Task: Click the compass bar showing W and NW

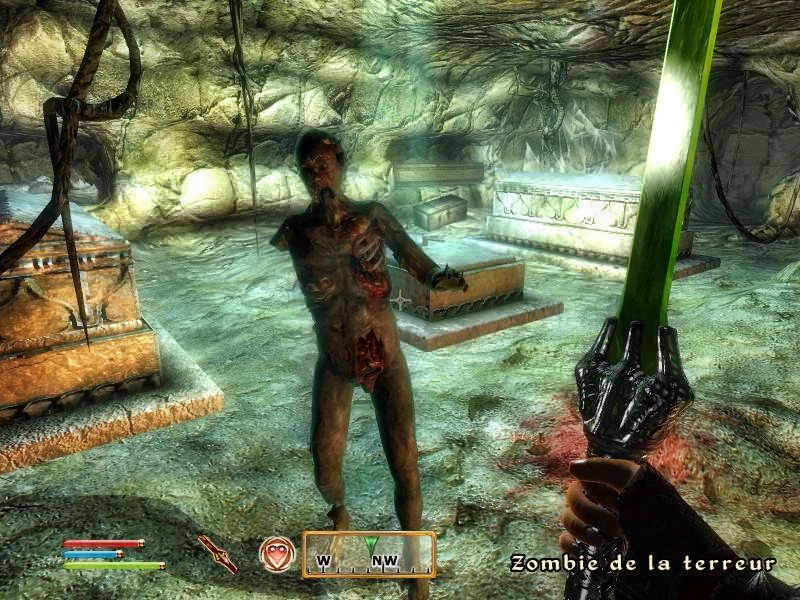Action: click(369, 555)
